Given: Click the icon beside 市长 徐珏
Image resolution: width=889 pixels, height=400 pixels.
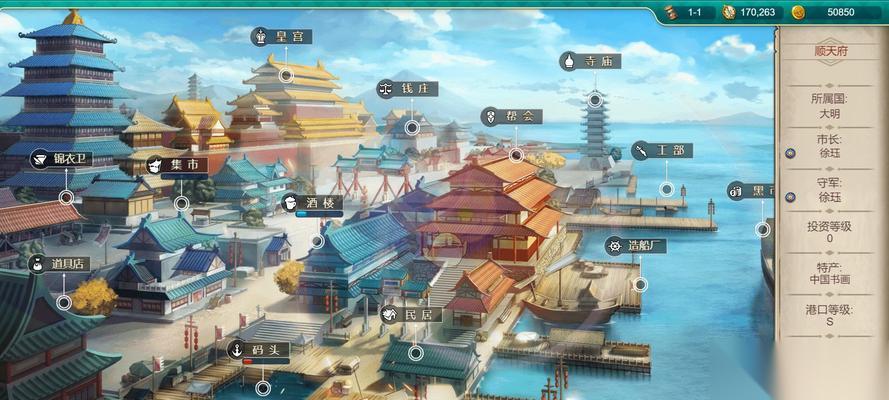Looking at the screenshot, I should (789, 153).
